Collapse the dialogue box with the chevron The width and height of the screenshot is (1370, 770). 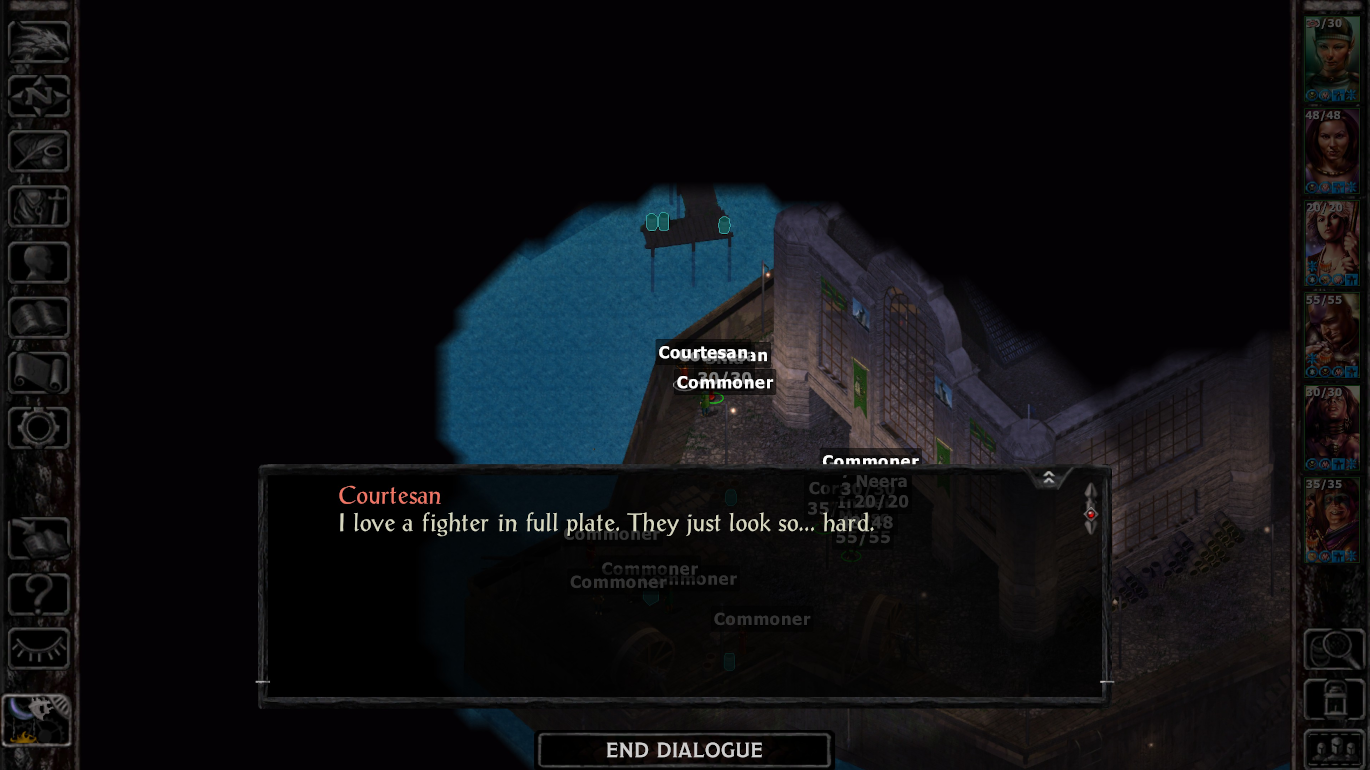[1048, 478]
